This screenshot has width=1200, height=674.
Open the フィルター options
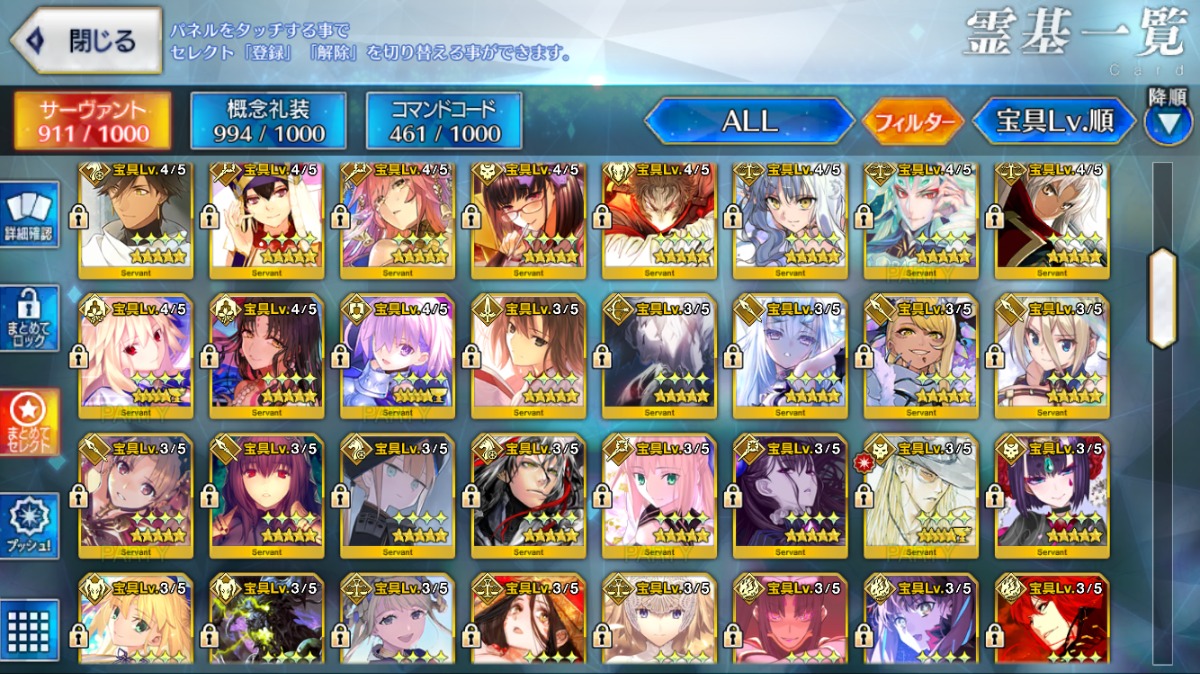pyautogui.click(x=913, y=122)
